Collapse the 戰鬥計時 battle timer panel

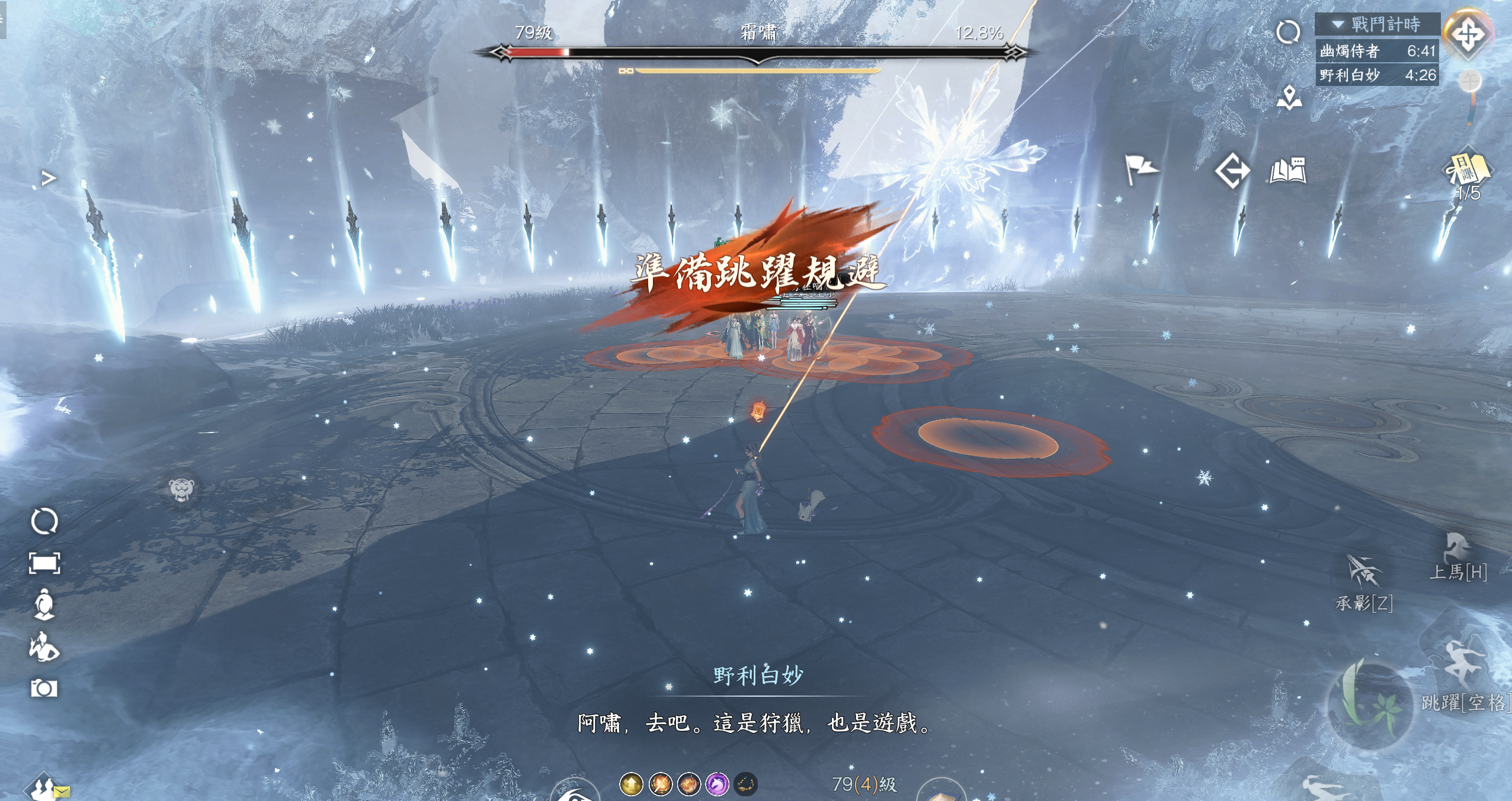pos(1338,25)
